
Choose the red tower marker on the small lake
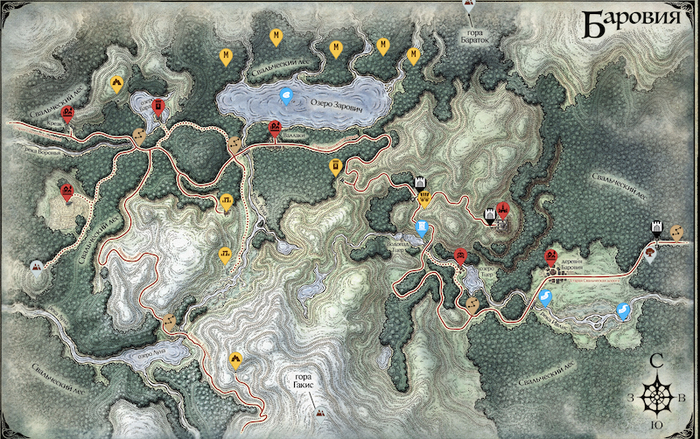tap(157, 104)
